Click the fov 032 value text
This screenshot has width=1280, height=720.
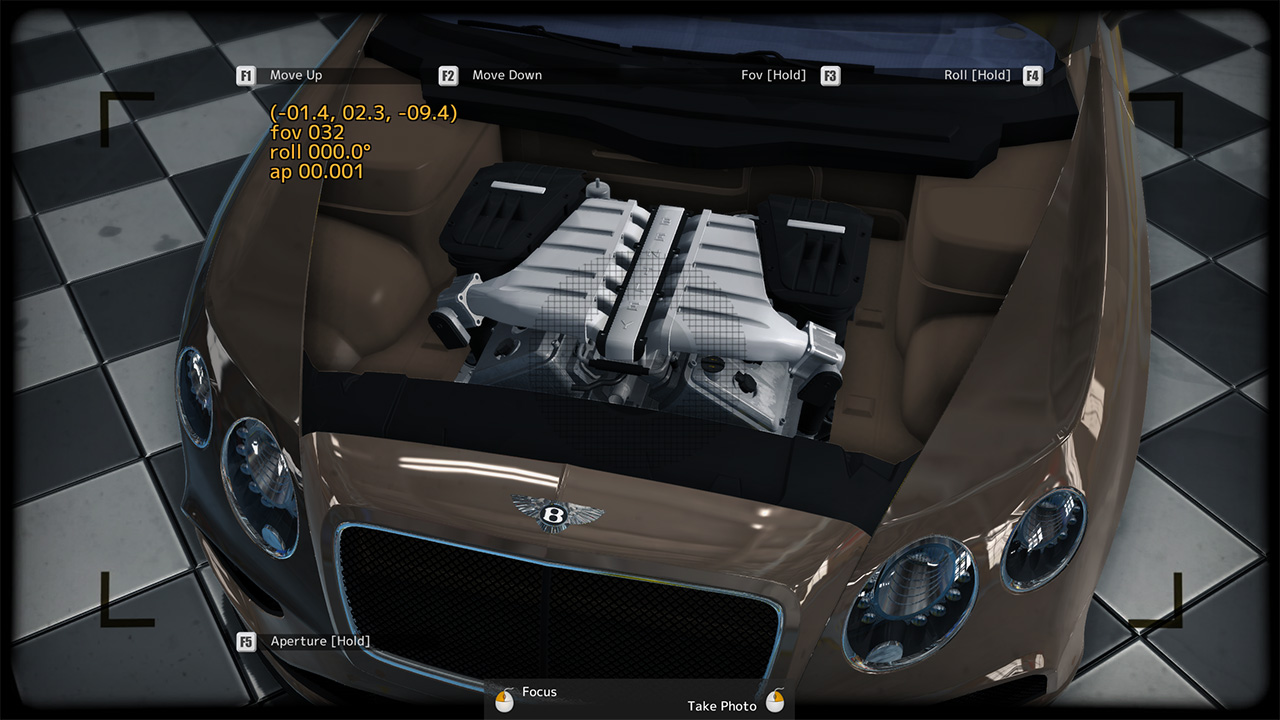pyautogui.click(x=306, y=133)
